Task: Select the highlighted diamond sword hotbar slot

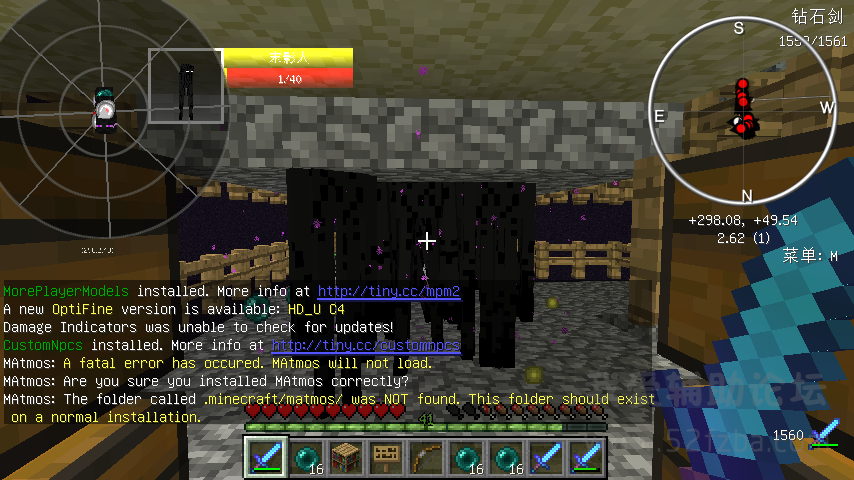Action: tap(266, 457)
